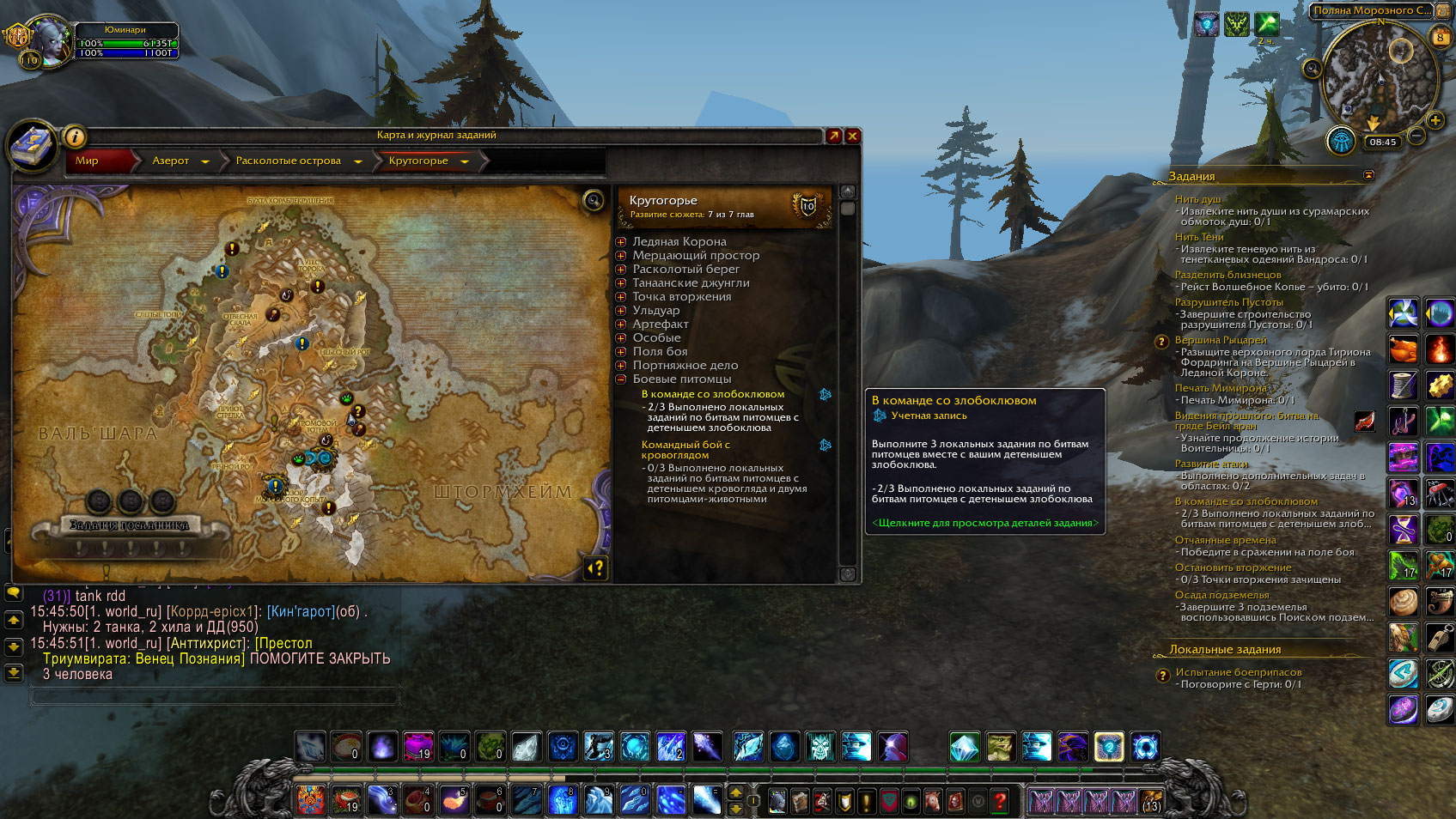Open the map help question mark button
1456x819 pixels.
point(595,567)
